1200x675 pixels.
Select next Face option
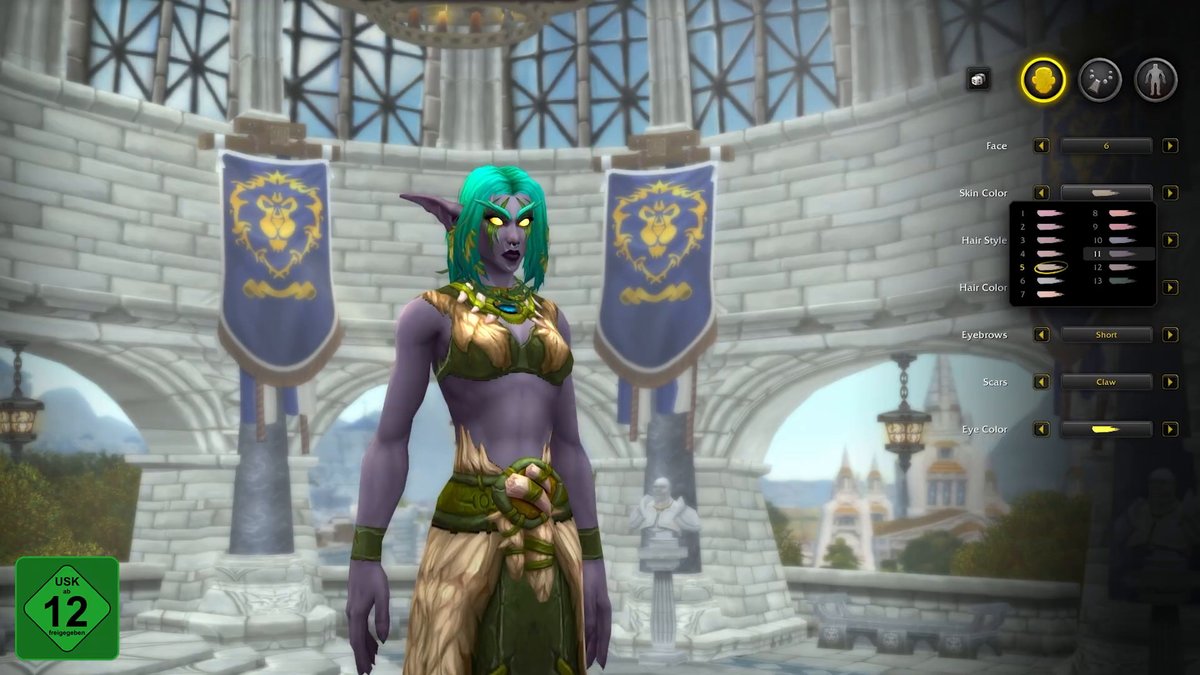click(x=1170, y=146)
